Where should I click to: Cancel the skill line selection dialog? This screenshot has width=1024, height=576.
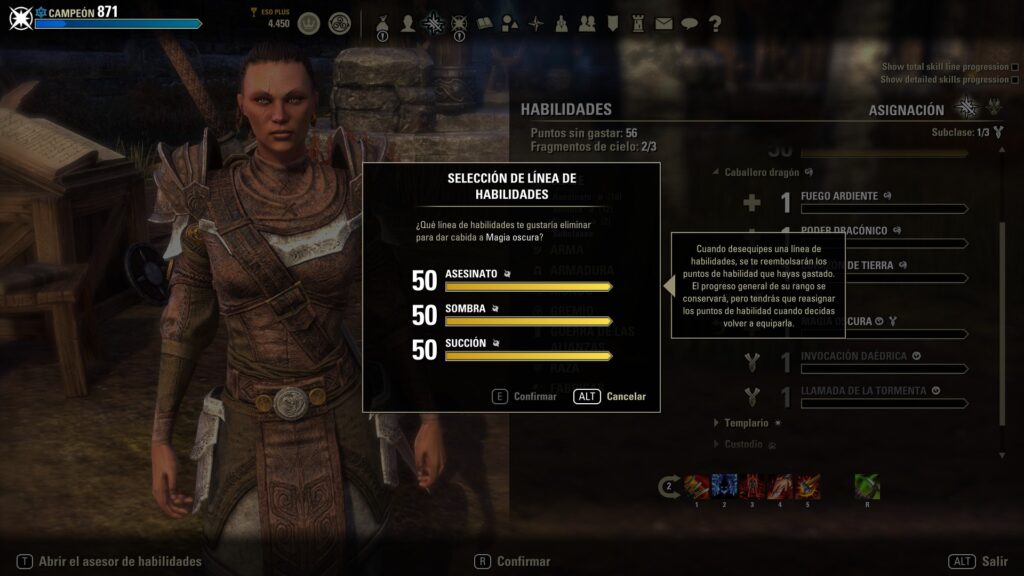coord(610,396)
